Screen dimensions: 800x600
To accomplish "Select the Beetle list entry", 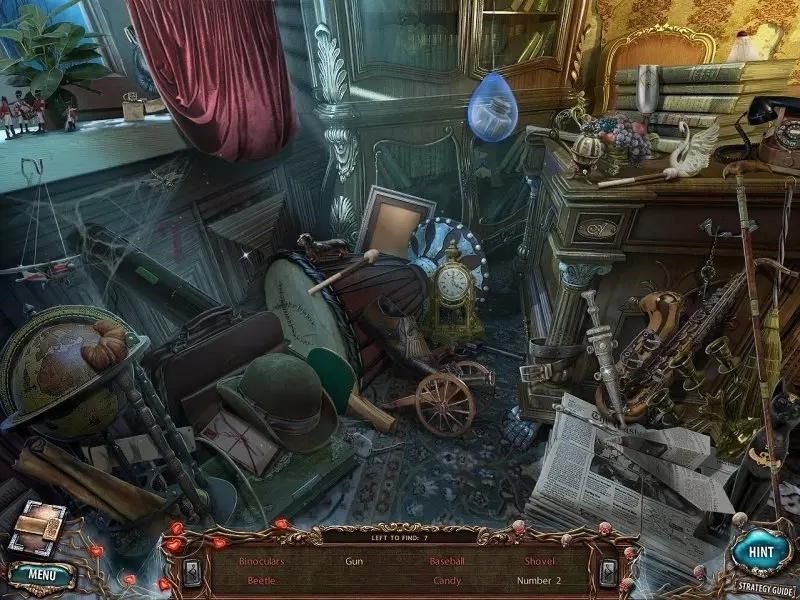I will pos(260,580).
